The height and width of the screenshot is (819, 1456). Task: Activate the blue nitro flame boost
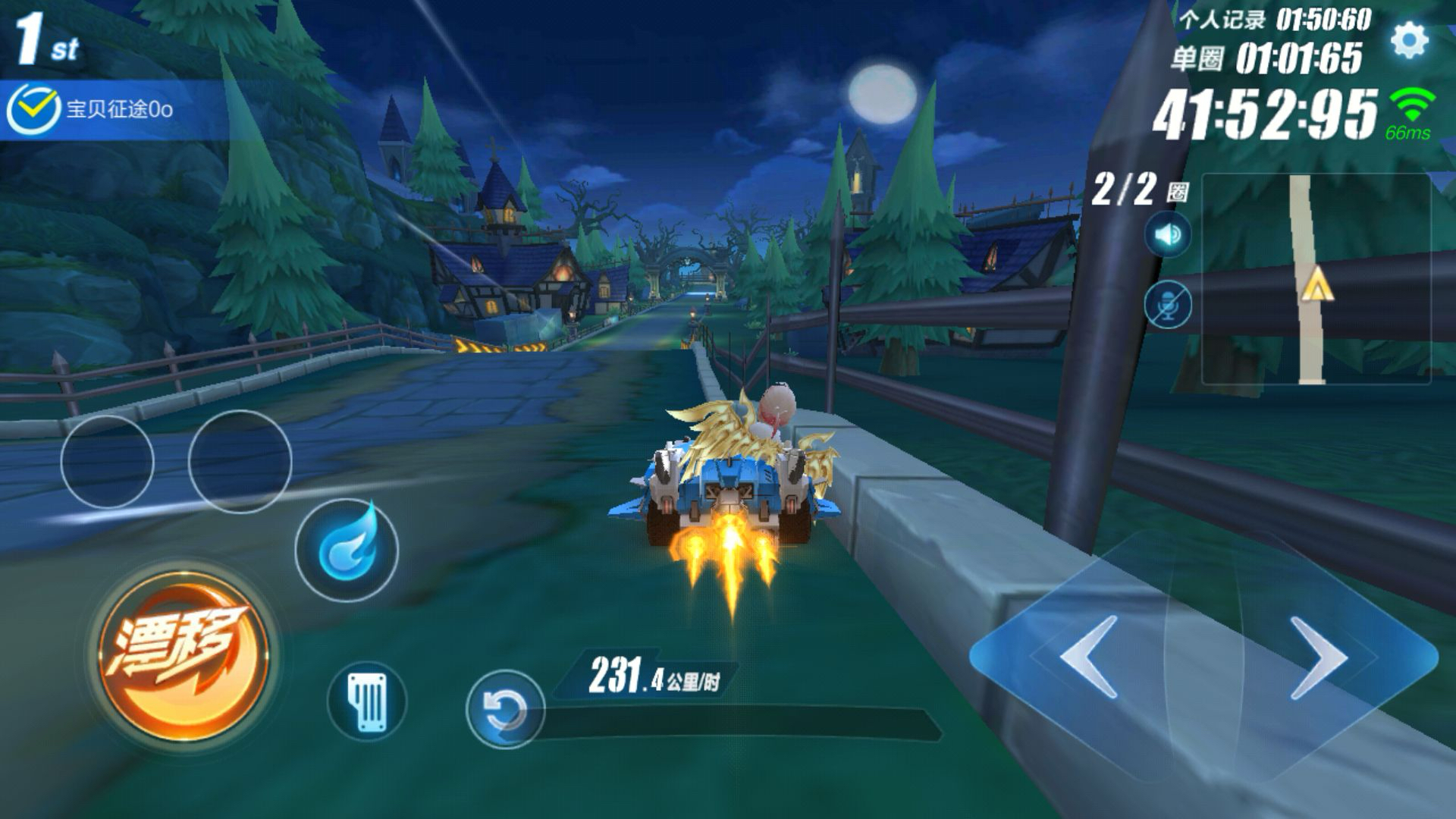click(347, 550)
